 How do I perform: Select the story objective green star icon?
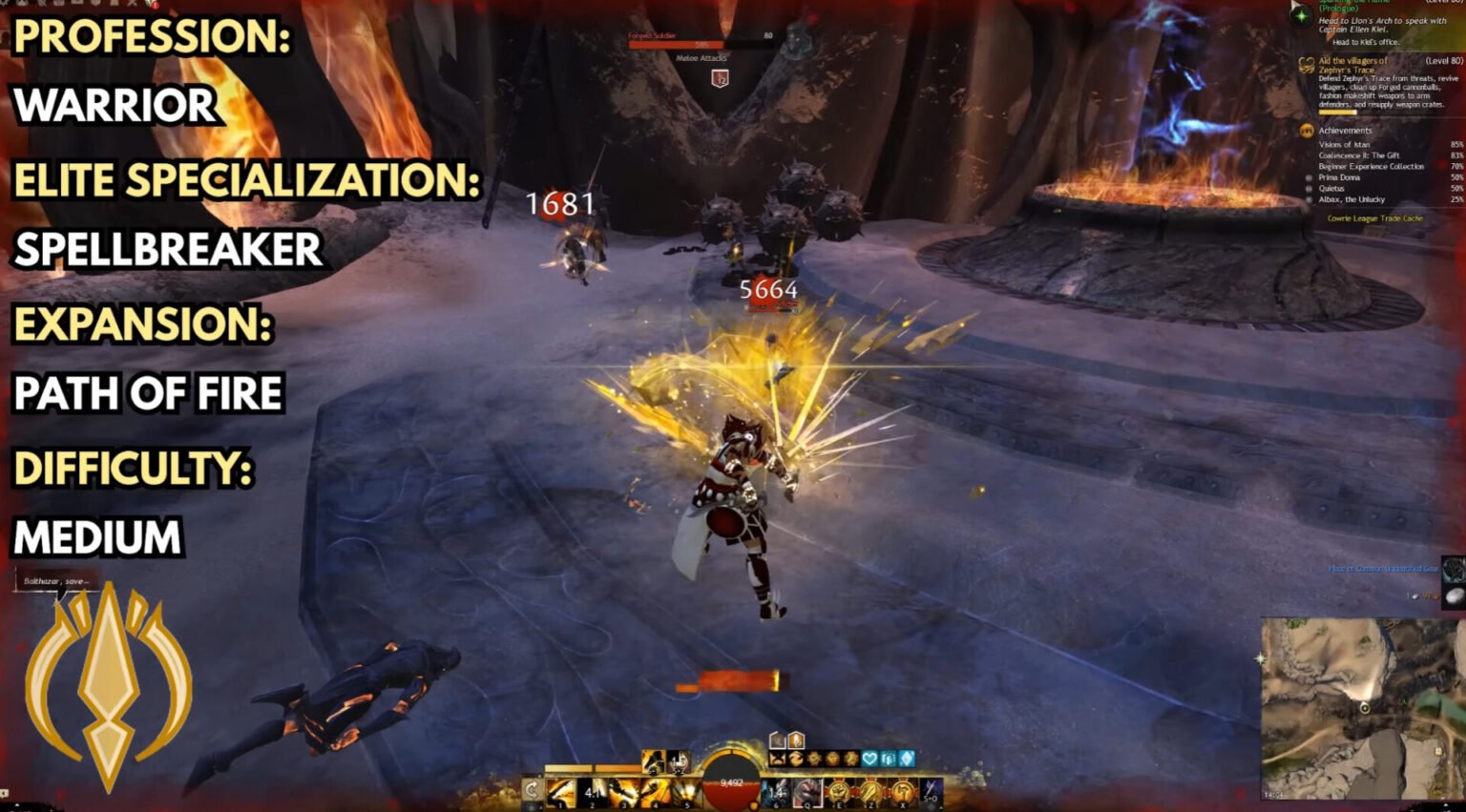[x=1300, y=15]
